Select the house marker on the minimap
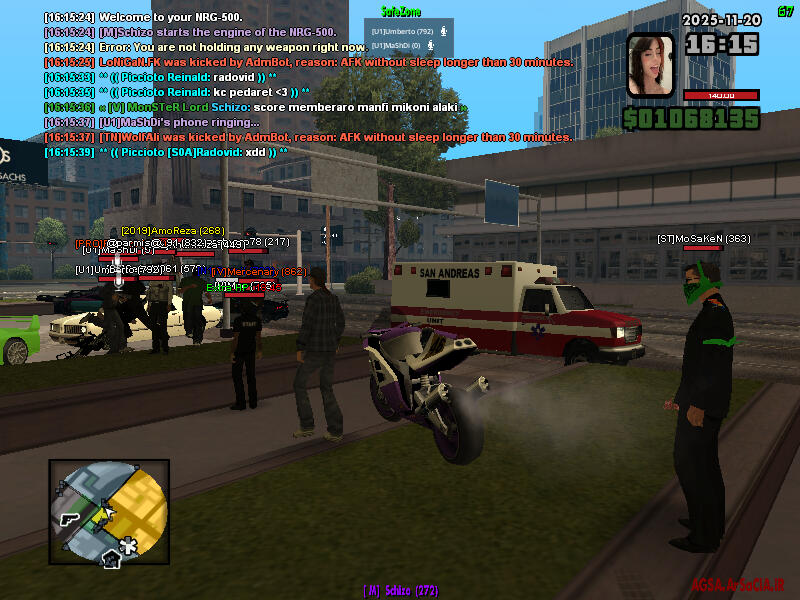The image size is (800, 600). 109,559
